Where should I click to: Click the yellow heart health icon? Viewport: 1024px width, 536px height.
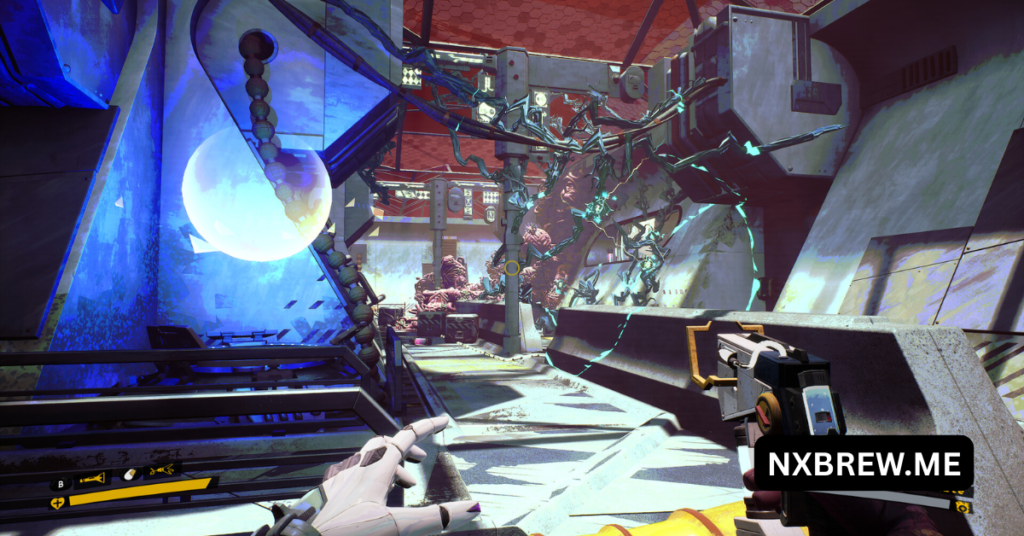(x=57, y=503)
